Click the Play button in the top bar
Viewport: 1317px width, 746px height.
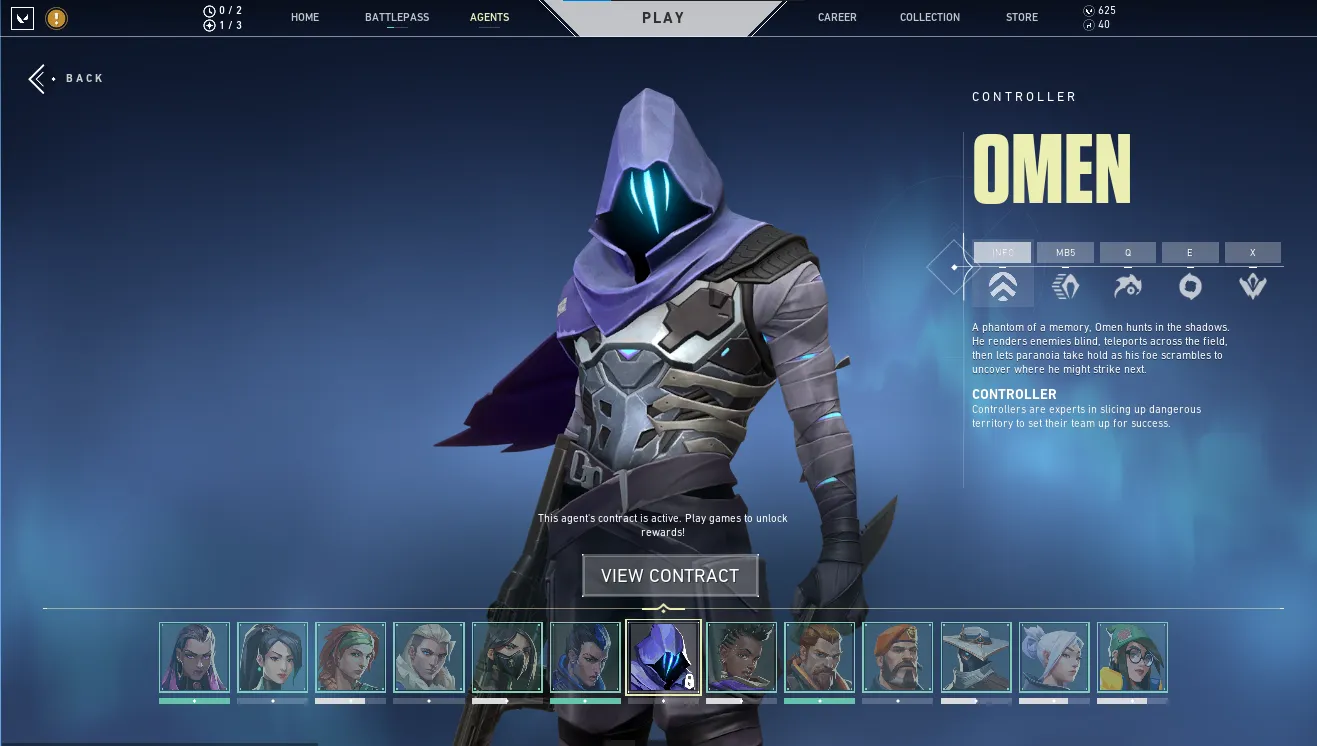click(663, 18)
